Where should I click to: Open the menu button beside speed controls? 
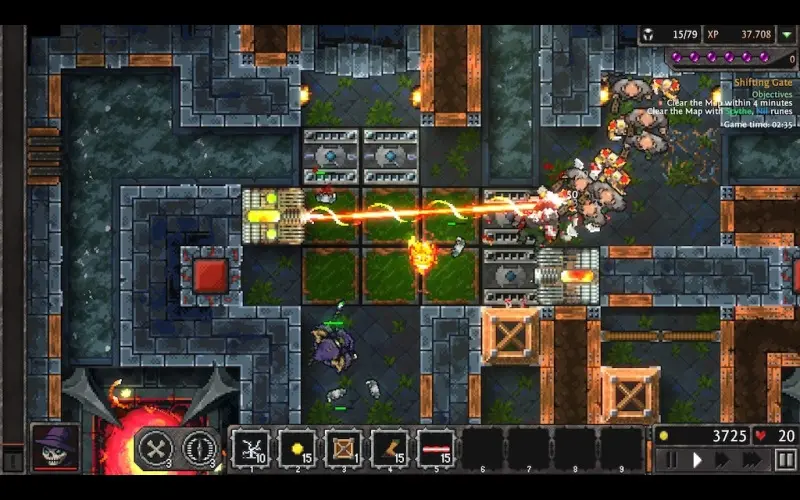coord(785,460)
